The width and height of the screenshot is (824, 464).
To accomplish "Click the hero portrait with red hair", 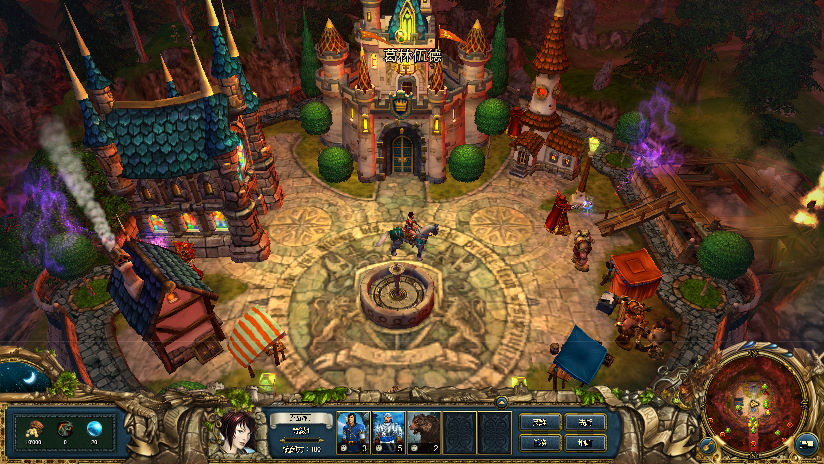I will click(238, 430).
